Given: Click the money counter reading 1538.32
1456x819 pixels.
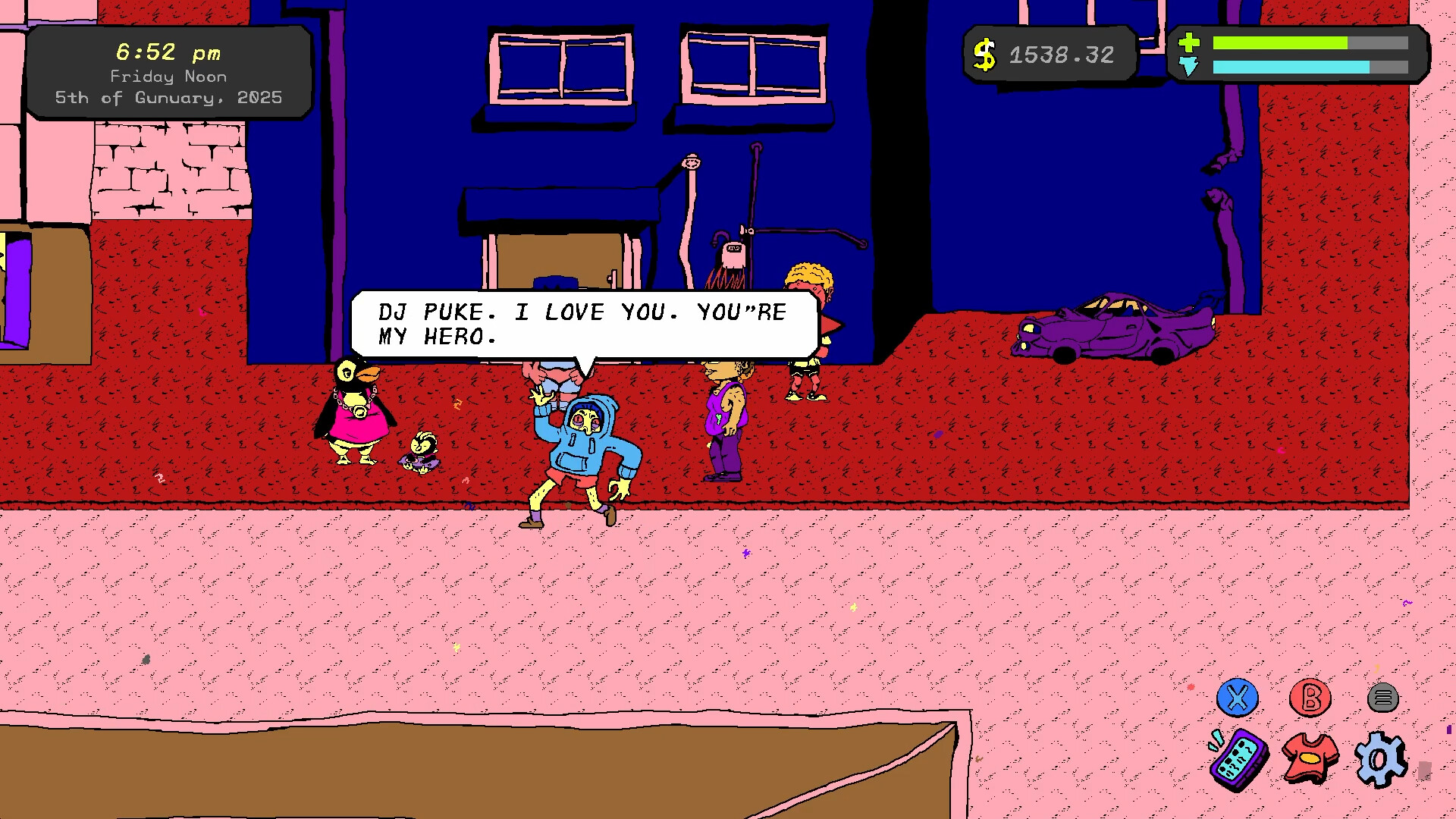Looking at the screenshot, I should pyautogui.click(x=1061, y=54).
